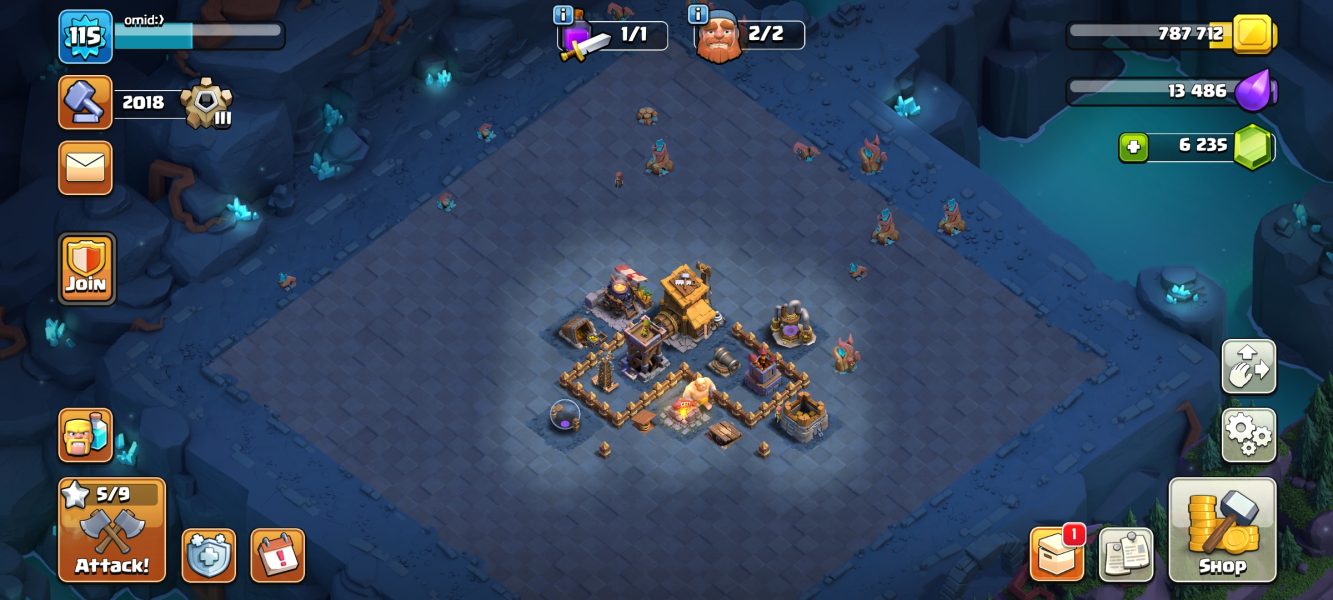Open the army barbarian and potion button
The image size is (1333, 600).
coord(86,435)
